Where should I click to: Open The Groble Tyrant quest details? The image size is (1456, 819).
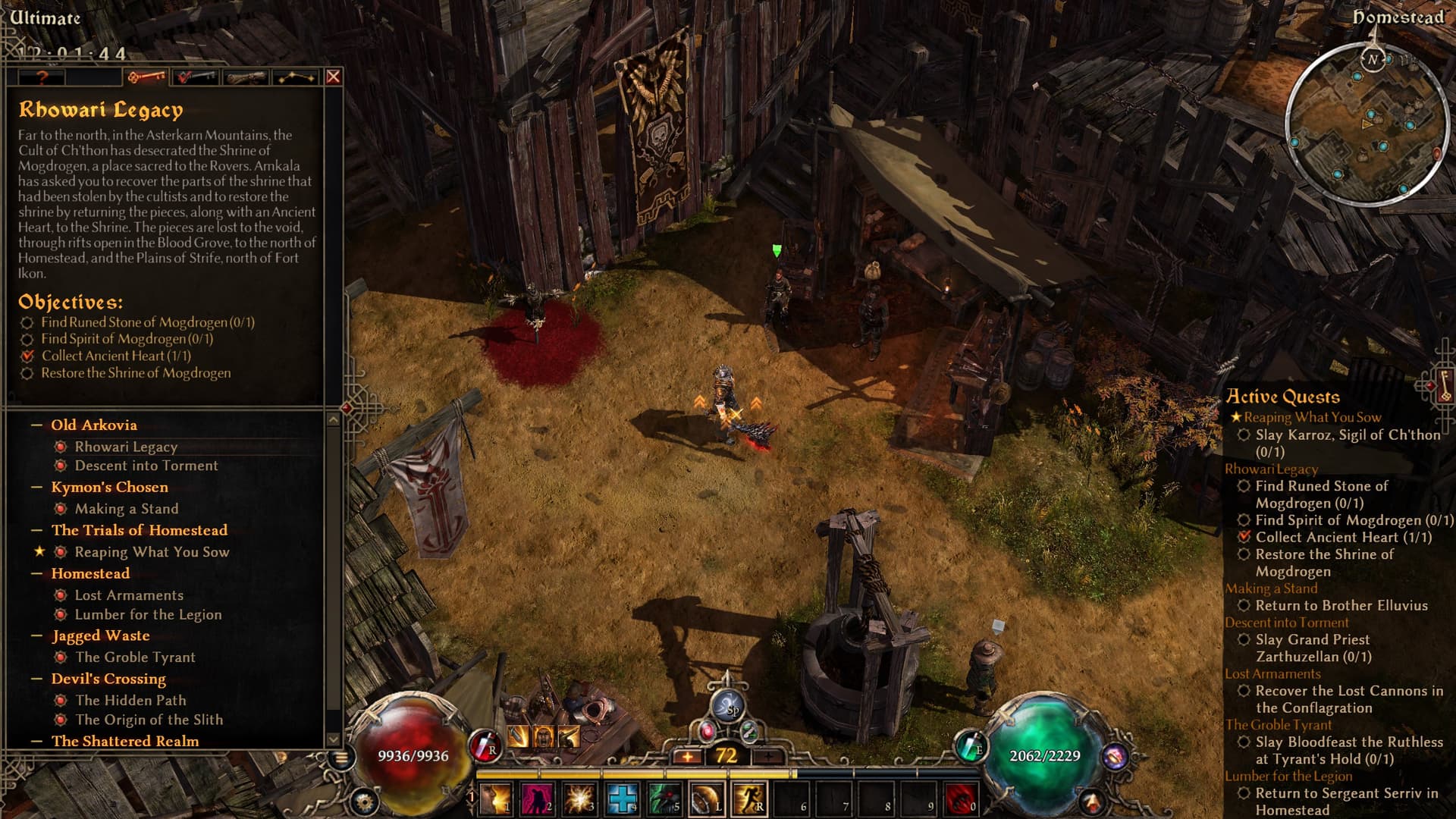(135, 657)
